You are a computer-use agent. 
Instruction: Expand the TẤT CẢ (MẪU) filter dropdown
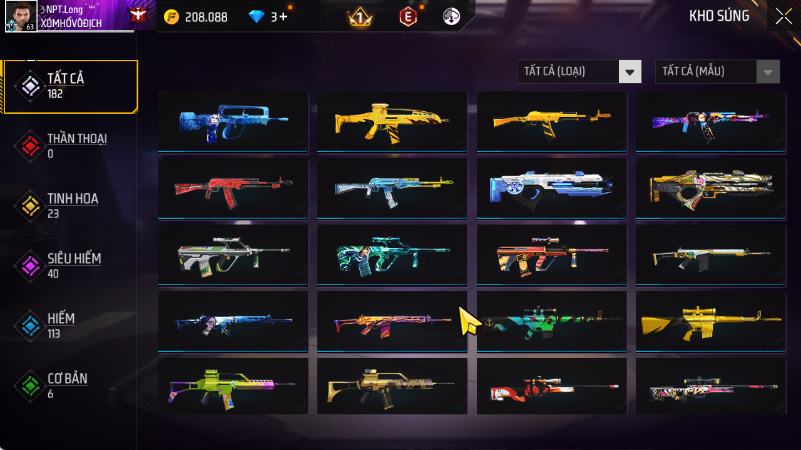pyautogui.click(x=717, y=71)
